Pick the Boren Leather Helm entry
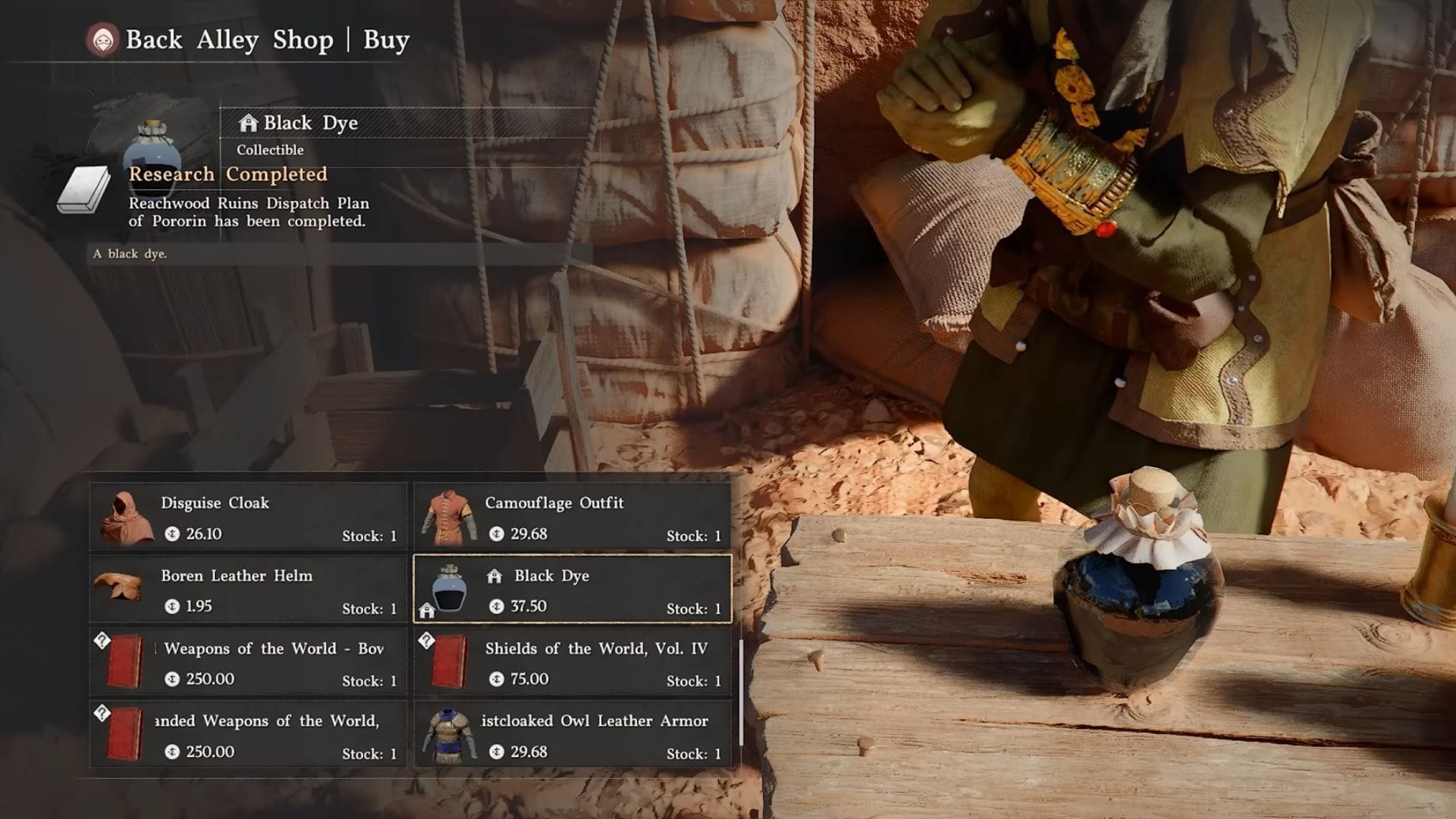This screenshot has width=1456, height=819. (248, 590)
